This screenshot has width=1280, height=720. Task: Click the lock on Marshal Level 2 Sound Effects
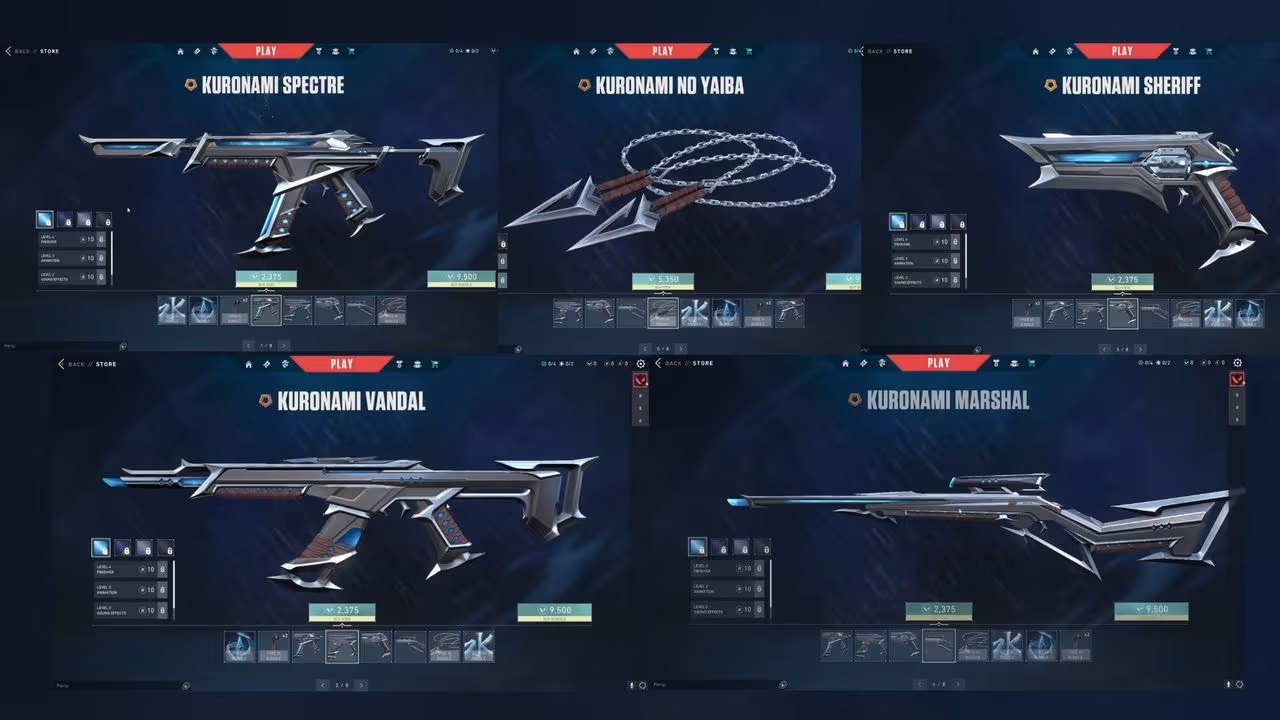759,609
